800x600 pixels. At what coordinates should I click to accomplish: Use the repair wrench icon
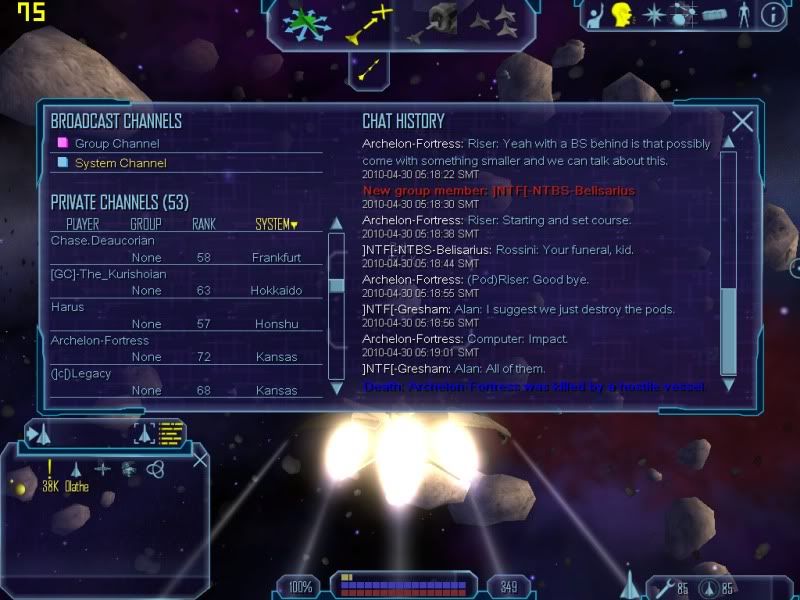[x=661, y=587]
